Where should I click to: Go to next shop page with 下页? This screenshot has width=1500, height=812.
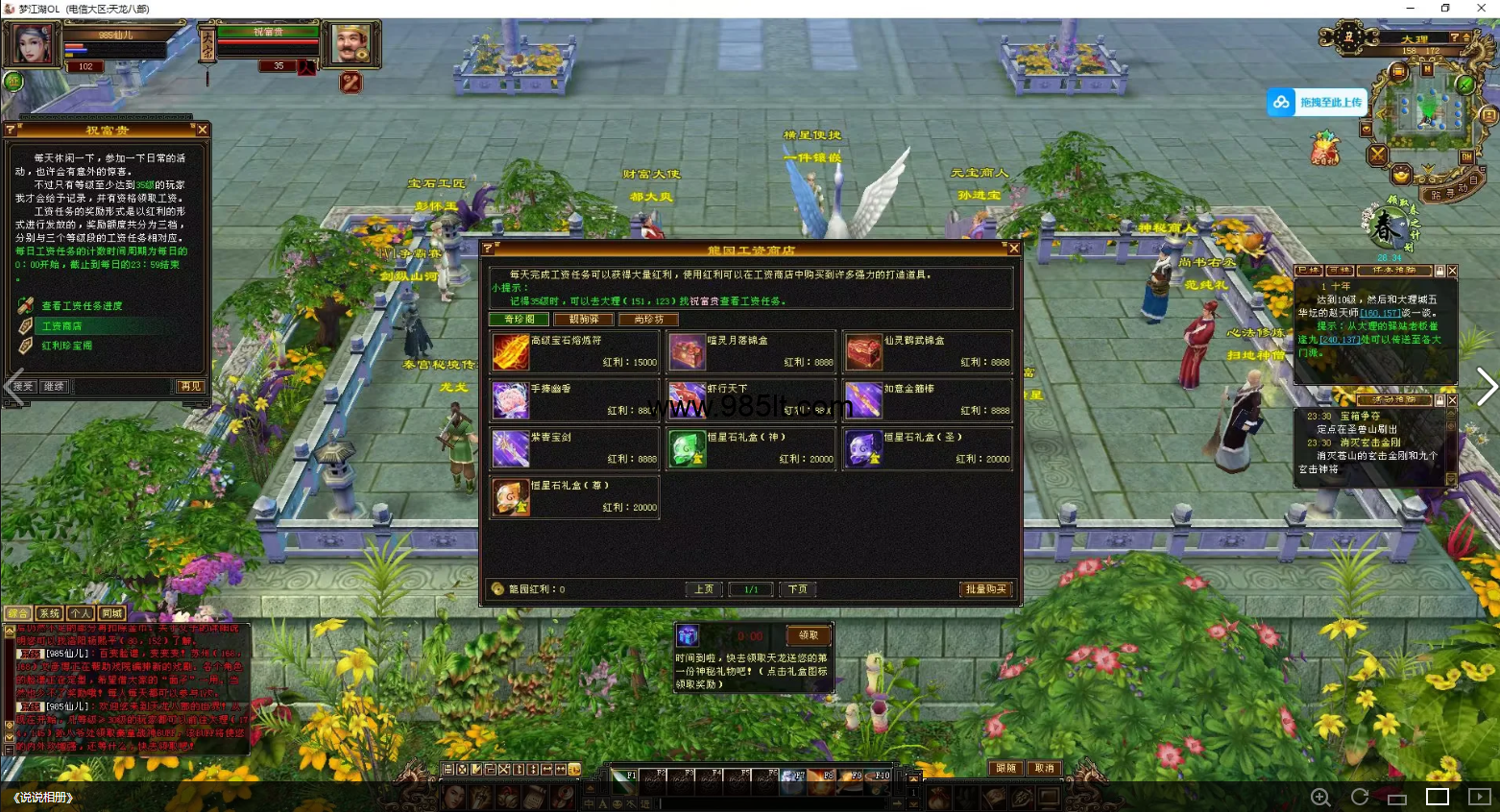tap(798, 589)
